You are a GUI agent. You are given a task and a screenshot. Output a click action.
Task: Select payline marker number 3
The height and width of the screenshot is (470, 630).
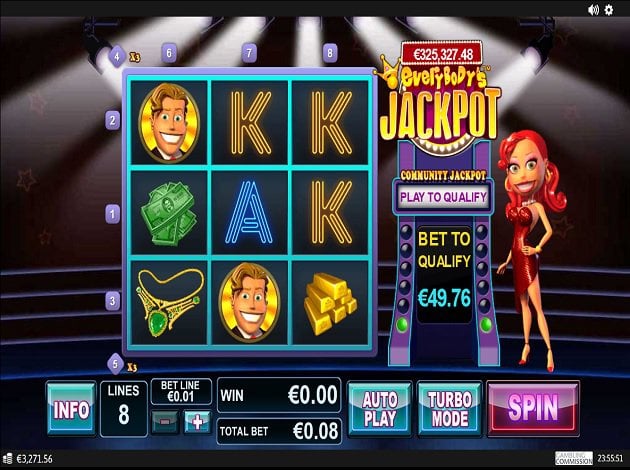[x=113, y=299]
